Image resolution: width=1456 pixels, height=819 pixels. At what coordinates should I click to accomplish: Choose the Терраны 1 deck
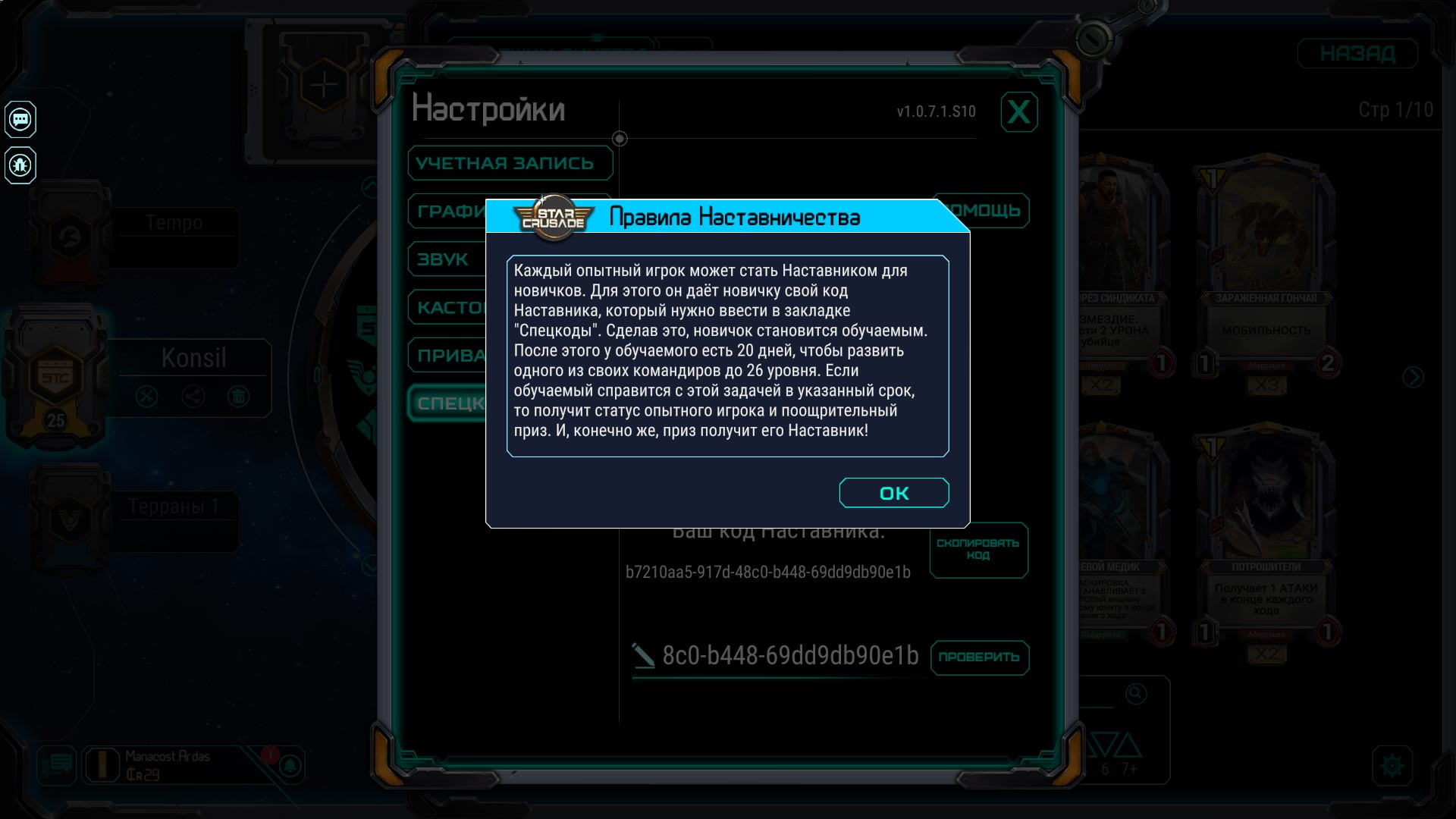[174, 507]
